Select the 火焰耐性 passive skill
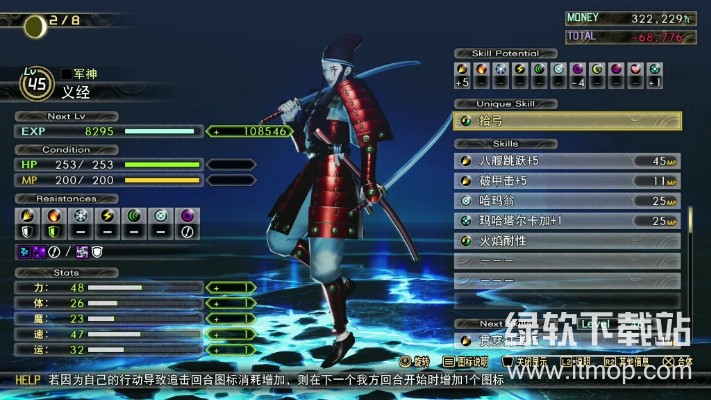Viewport: 711px width, 400px height. coord(567,240)
